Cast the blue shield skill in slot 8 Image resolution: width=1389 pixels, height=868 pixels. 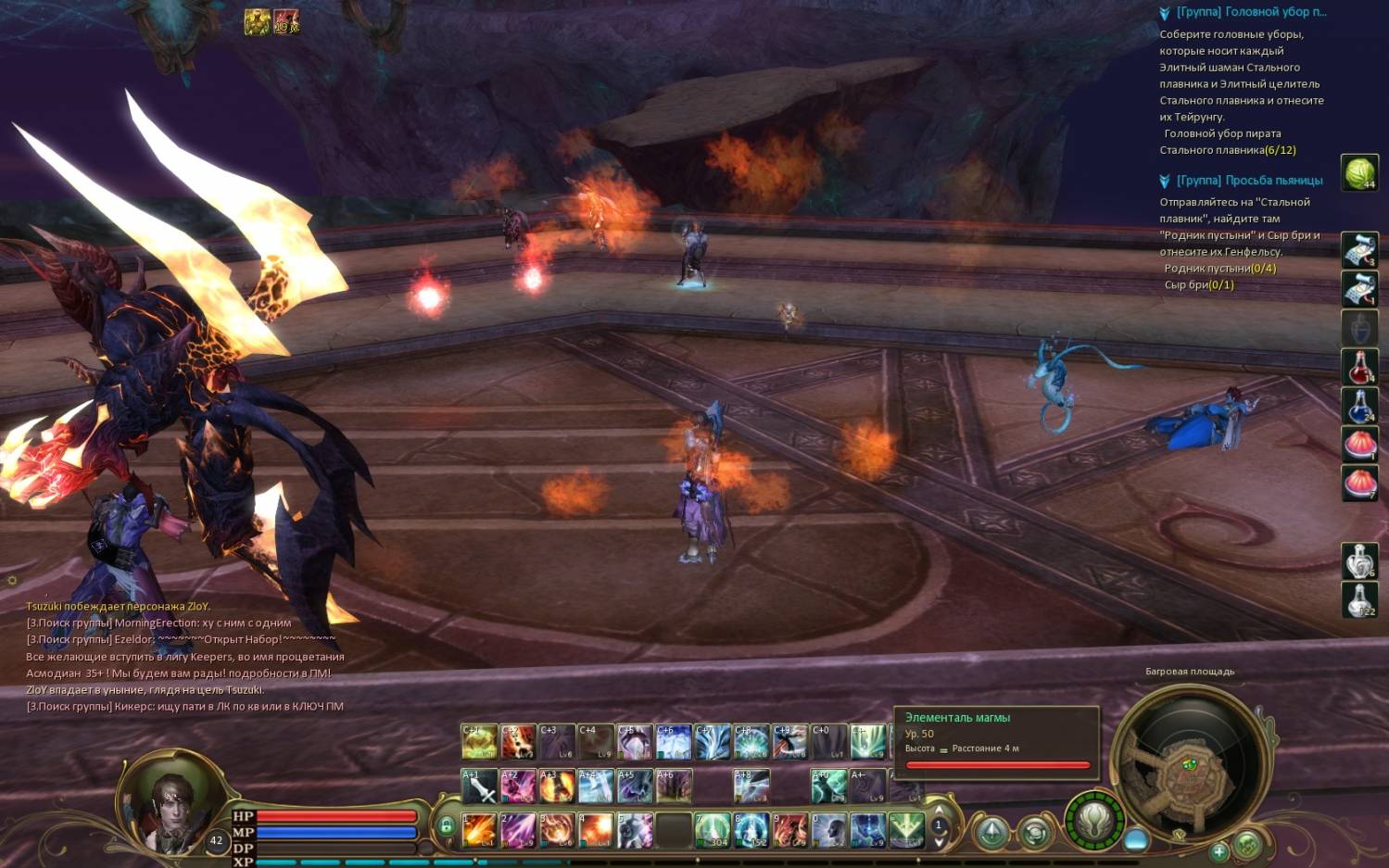point(751,830)
